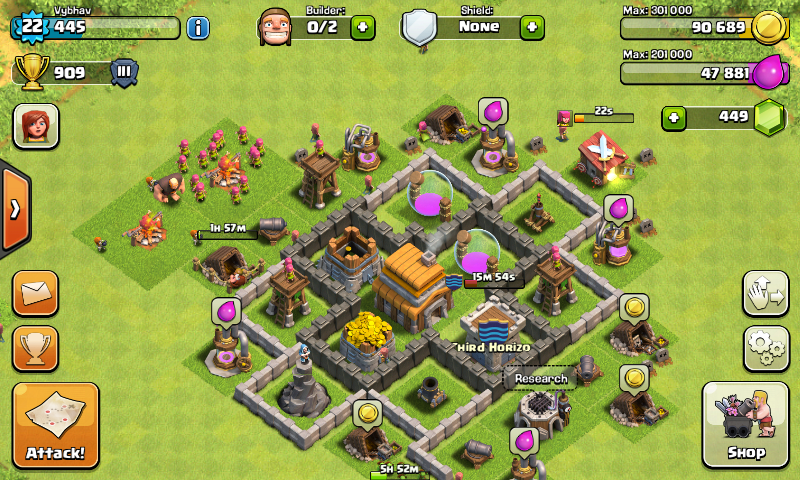The image size is (800, 480).
Task: Open the settings gears button
Action: click(x=766, y=348)
